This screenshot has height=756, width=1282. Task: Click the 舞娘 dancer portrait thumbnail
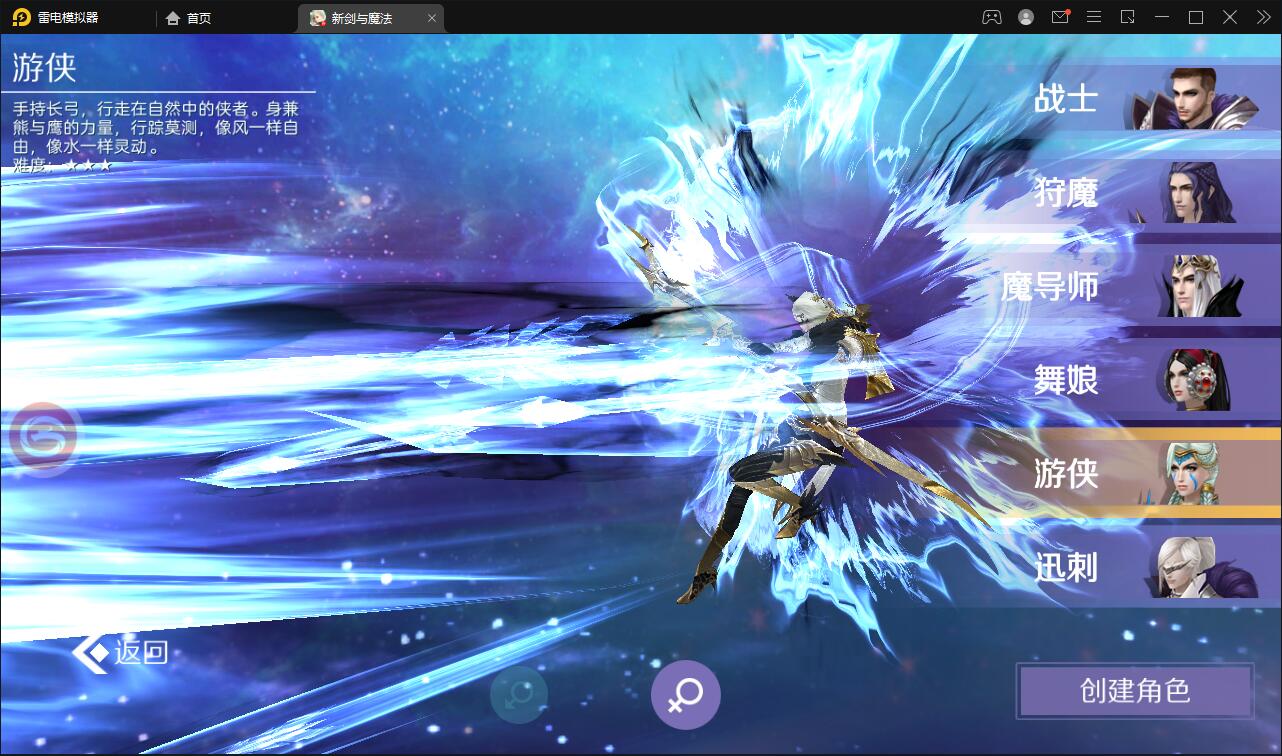point(1197,380)
